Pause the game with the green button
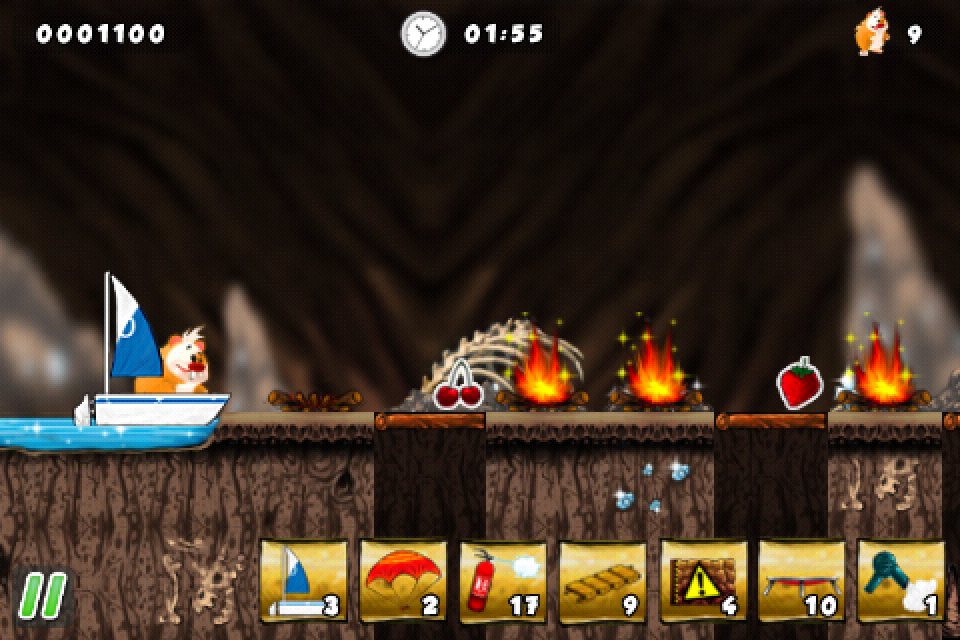Screen dimensions: 960x640 (x=41, y=593)
